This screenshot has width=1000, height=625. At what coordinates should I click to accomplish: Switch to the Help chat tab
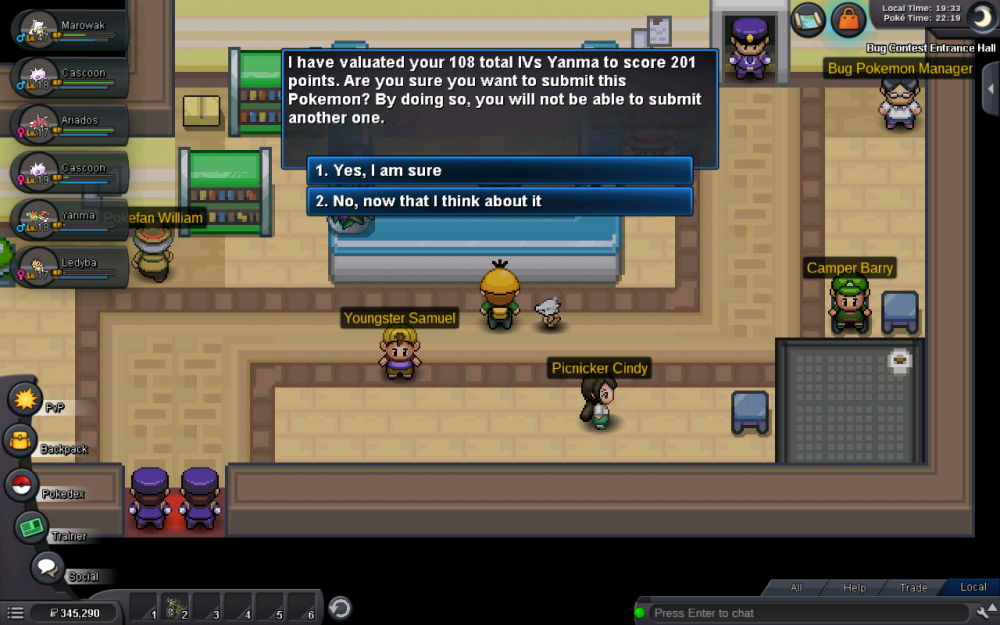(x=854, y=588)
